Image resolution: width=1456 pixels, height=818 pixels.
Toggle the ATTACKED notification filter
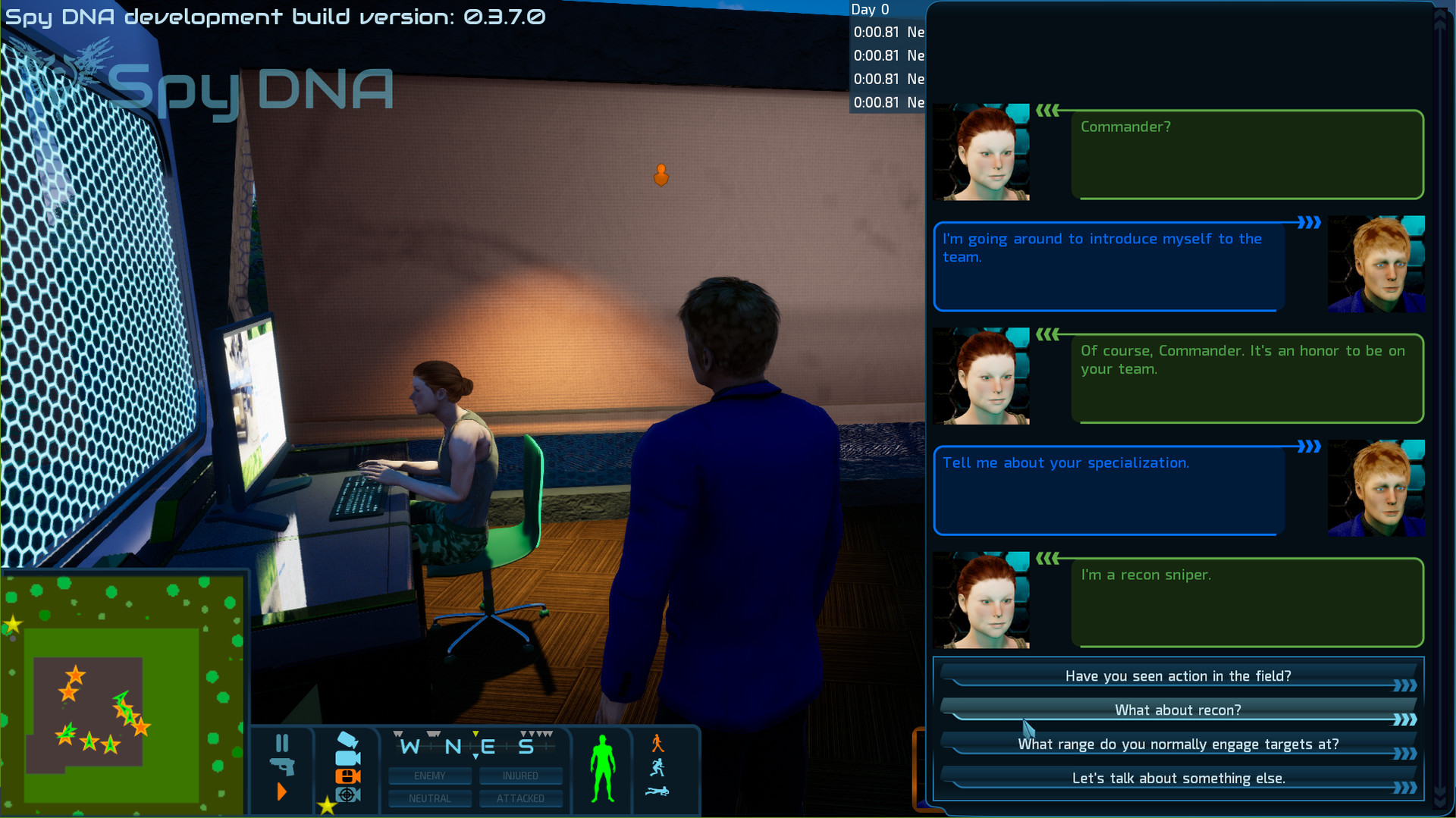(x=521, y=798)
